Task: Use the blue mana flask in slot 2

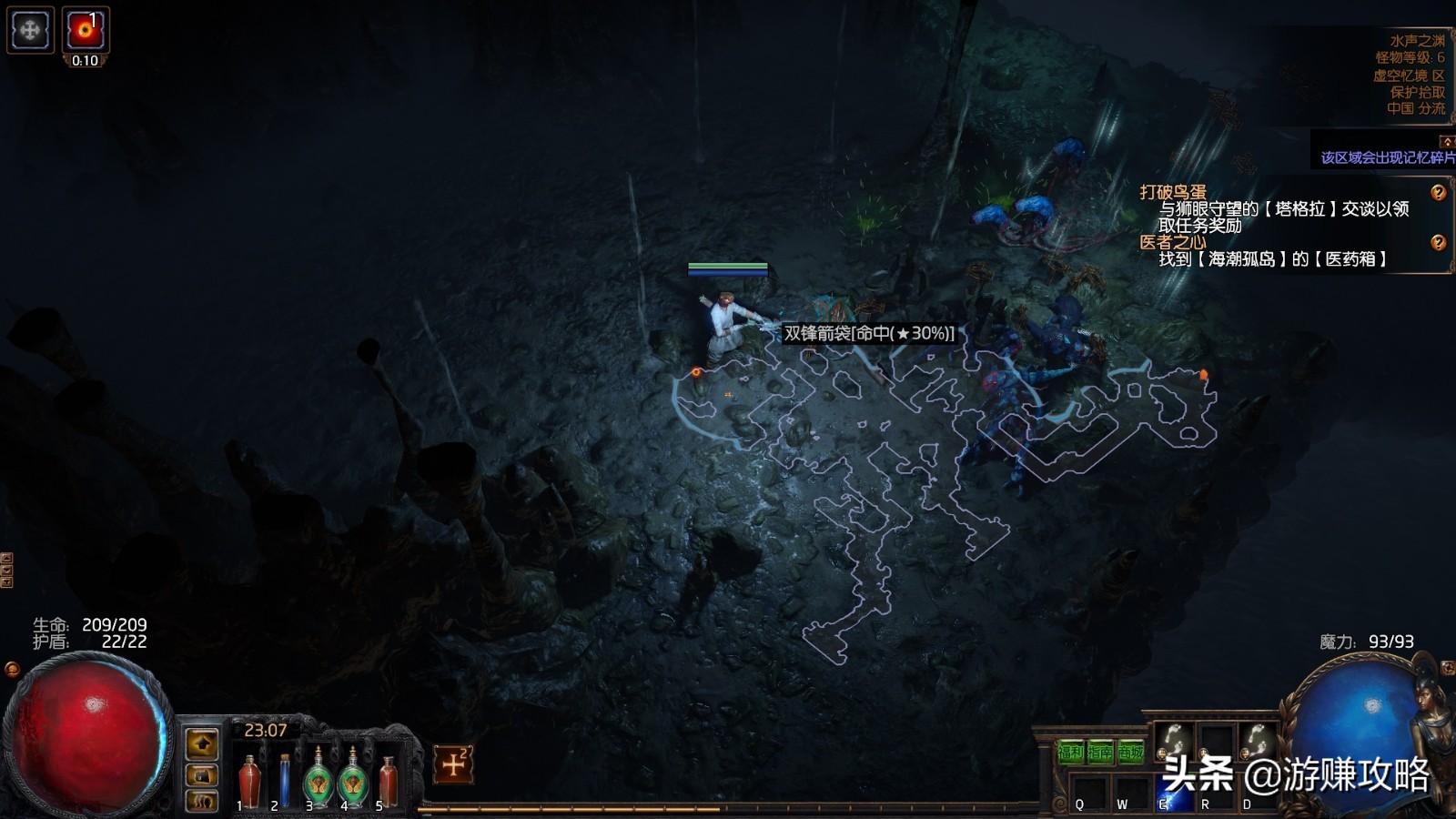Action: tap(285, 780)
